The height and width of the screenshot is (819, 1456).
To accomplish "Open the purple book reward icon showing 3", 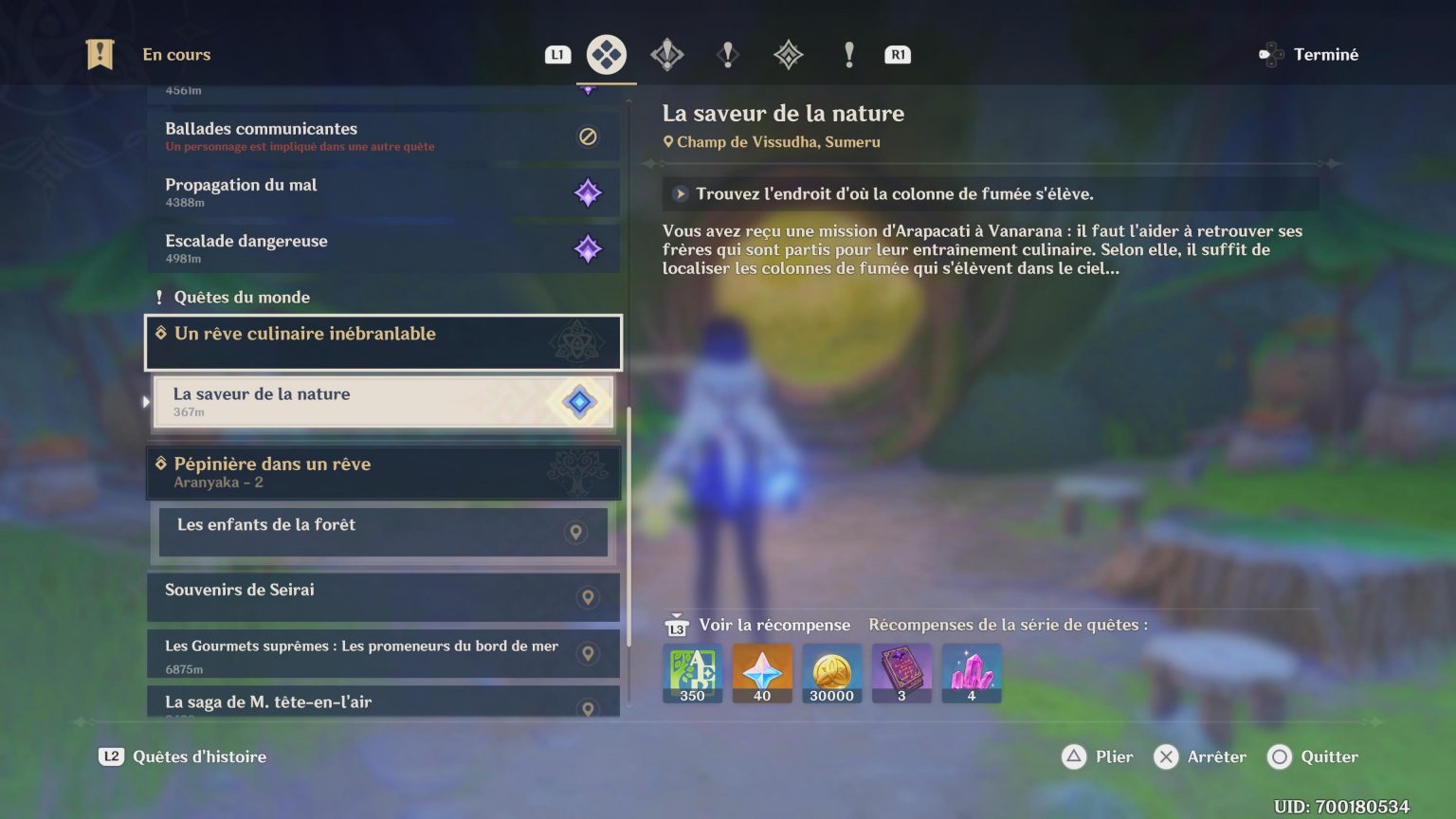I will [x=901, y=673].
